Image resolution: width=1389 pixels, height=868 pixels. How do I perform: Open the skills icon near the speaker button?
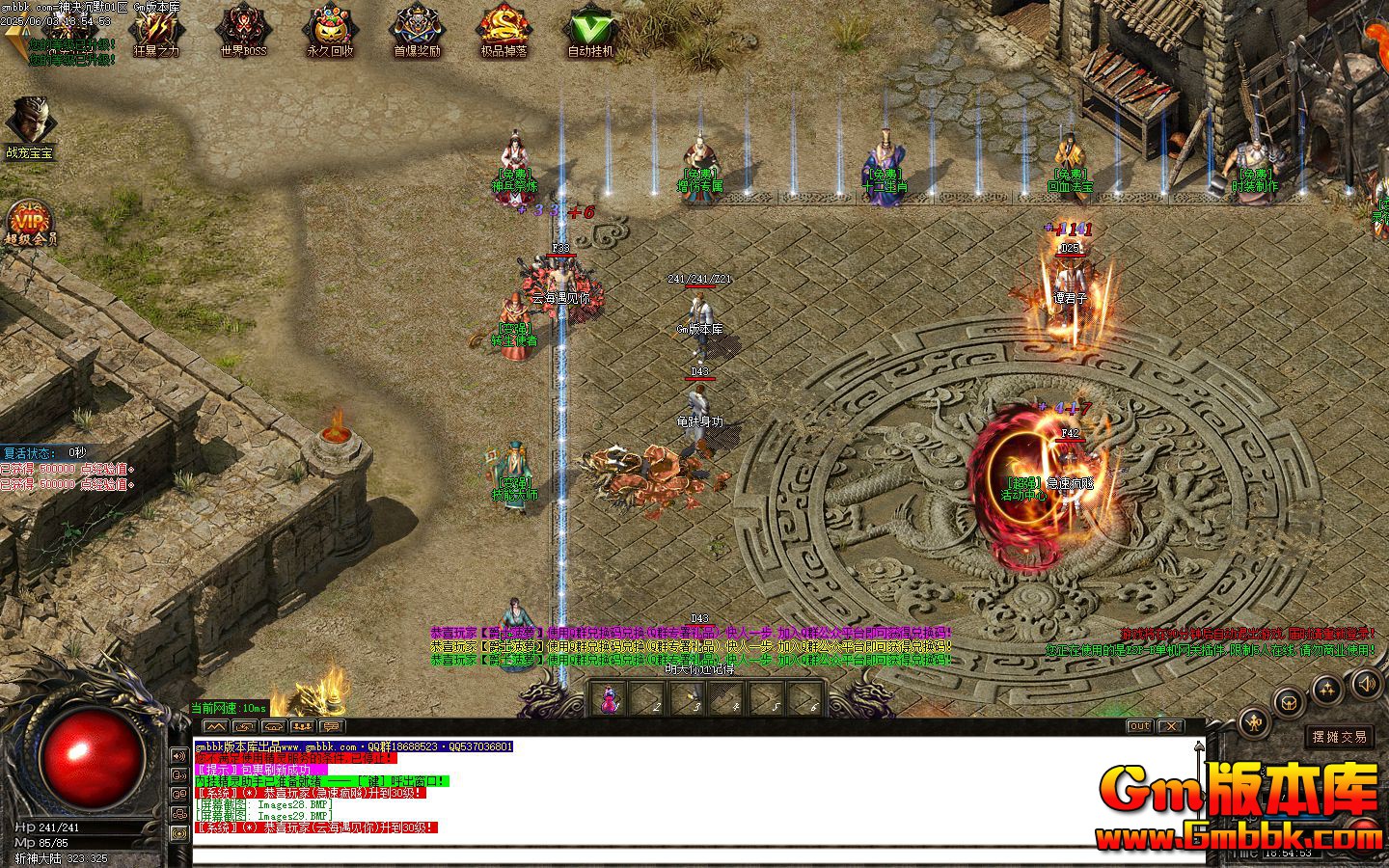(x=1328, y=687)
